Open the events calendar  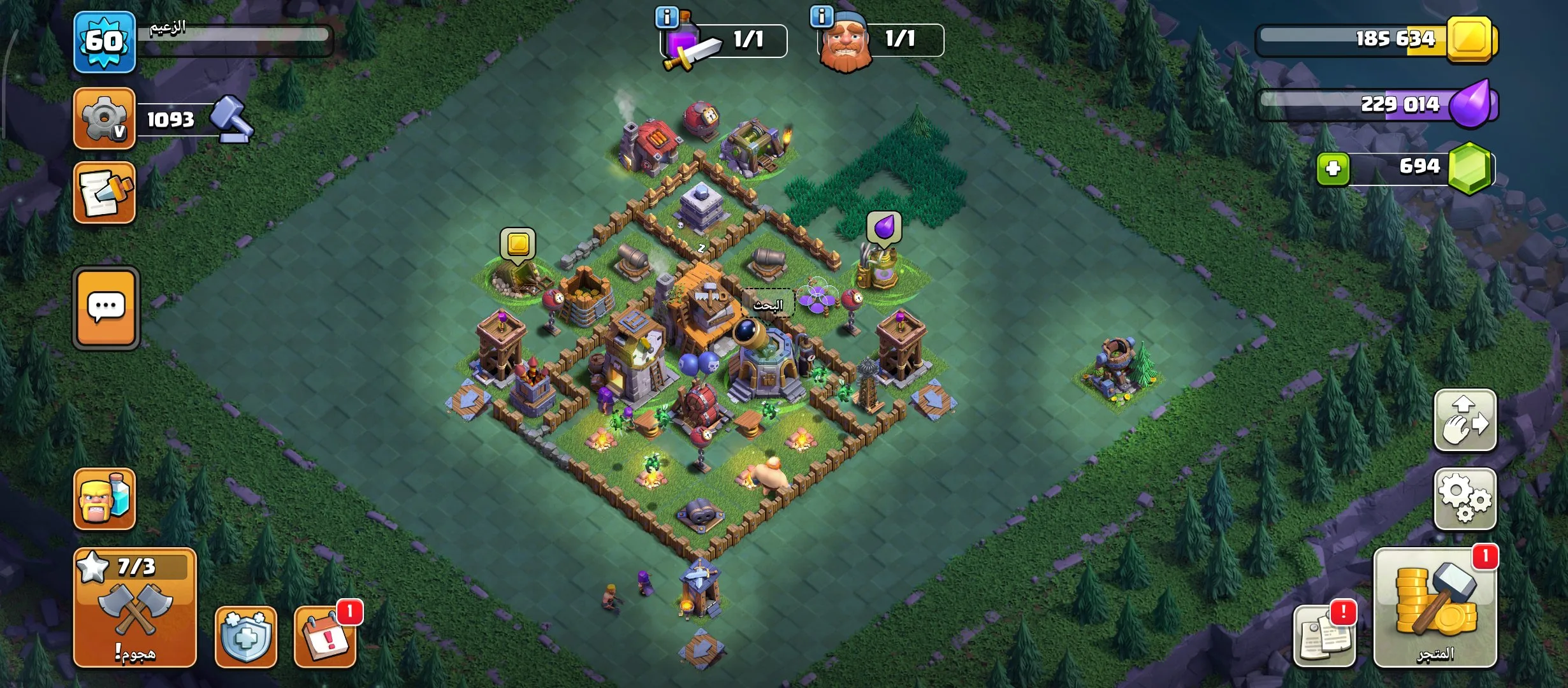pyautogui.click(x=325, y=636)
